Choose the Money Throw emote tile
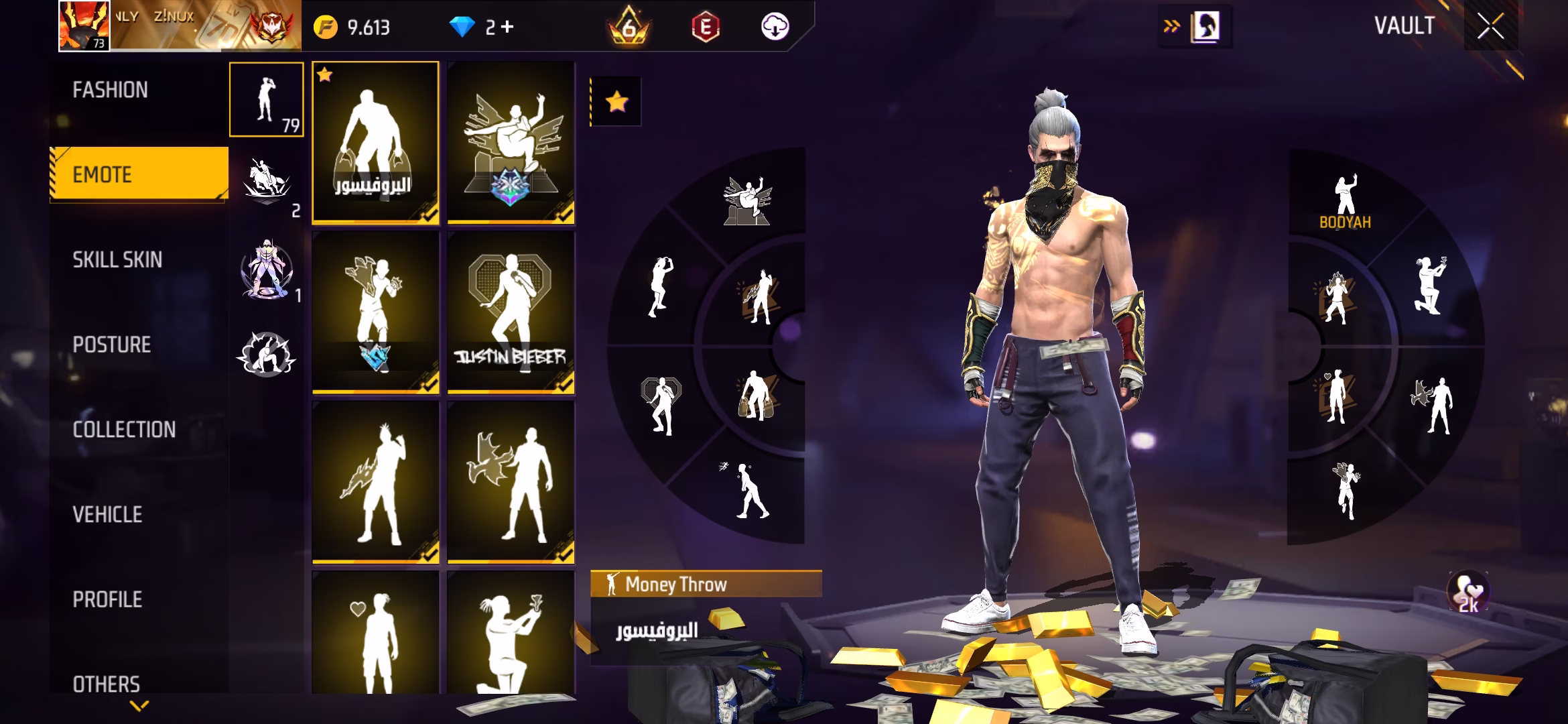Image resolution: width=1568 pixels, height=724 pixels. pyautogui.click(x=375, y=142)
